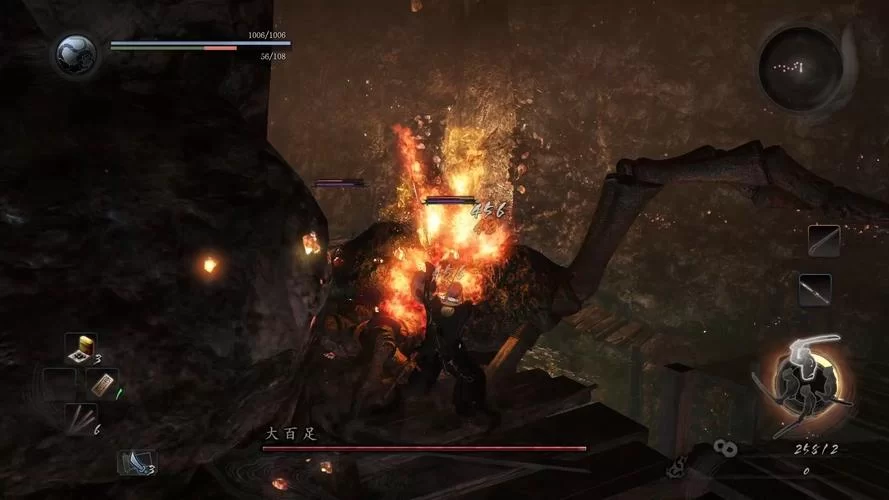The image size is (889, 500).
Task: Click the glowing samurai stance emblem
Action: tap(804, 380)
